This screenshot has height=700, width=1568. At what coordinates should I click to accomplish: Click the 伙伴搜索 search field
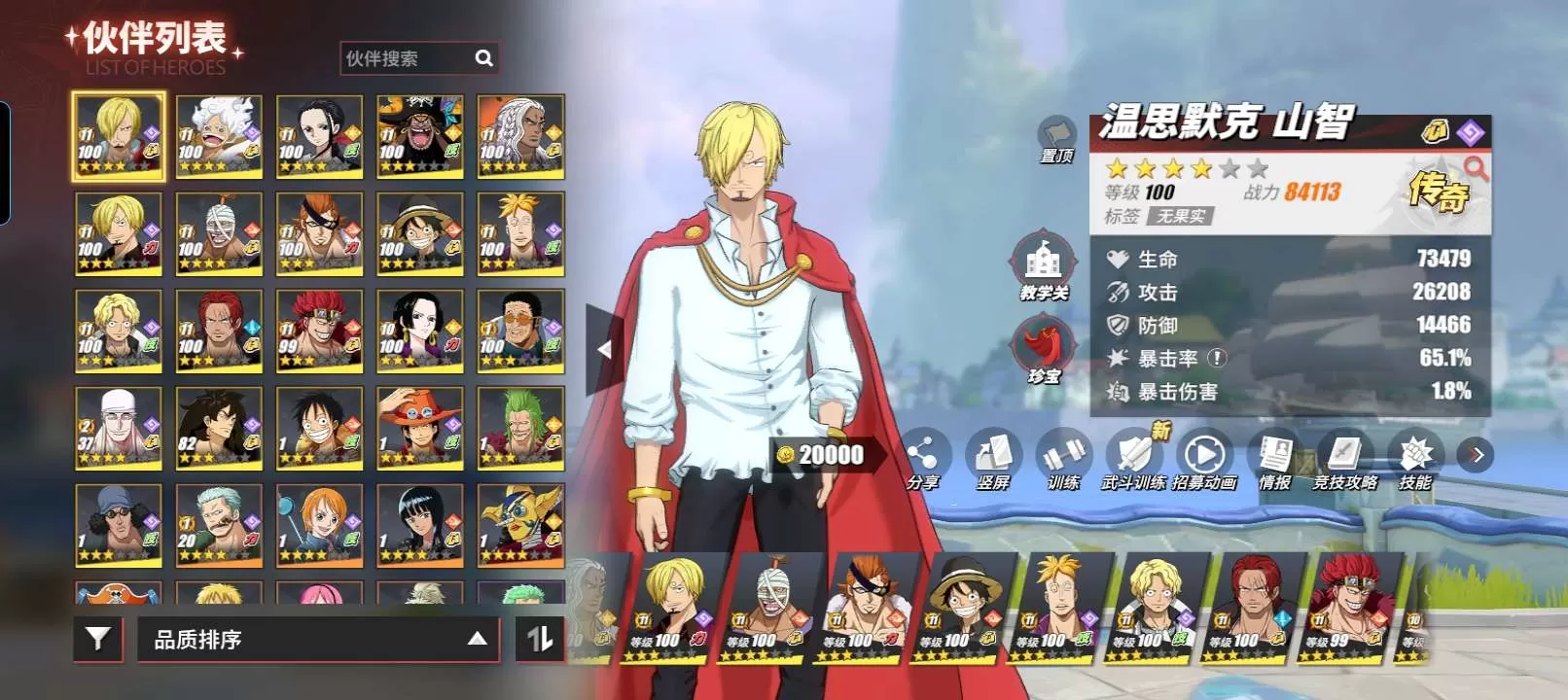(409, 58)
